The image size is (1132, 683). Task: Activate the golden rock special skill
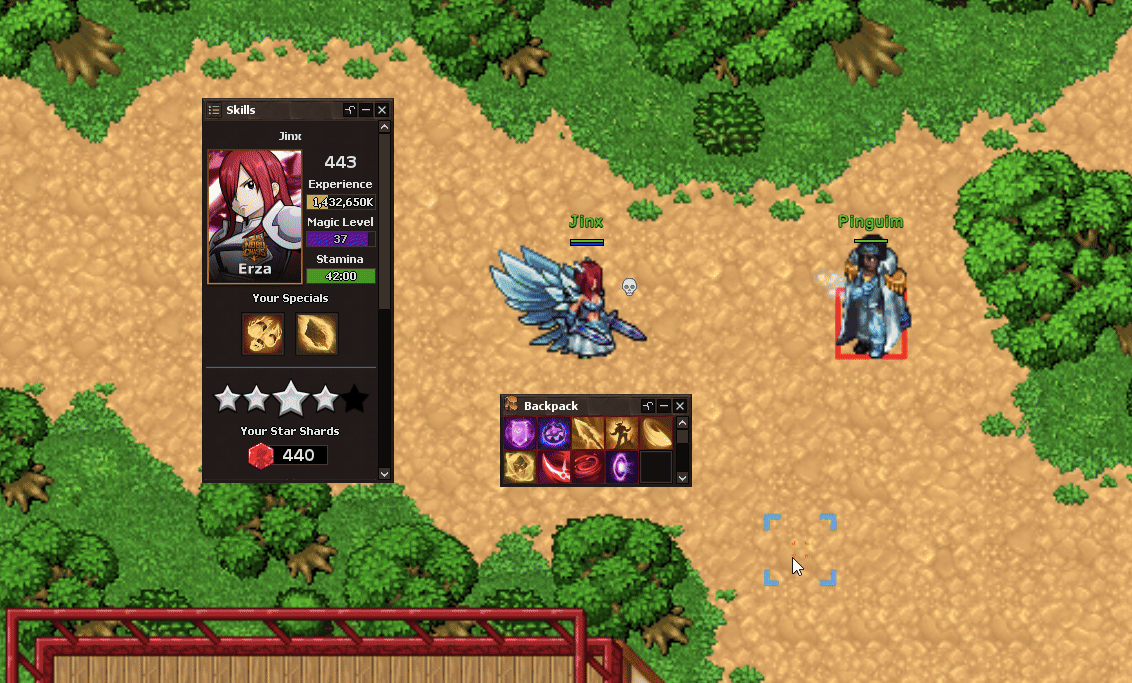(317, 334)
